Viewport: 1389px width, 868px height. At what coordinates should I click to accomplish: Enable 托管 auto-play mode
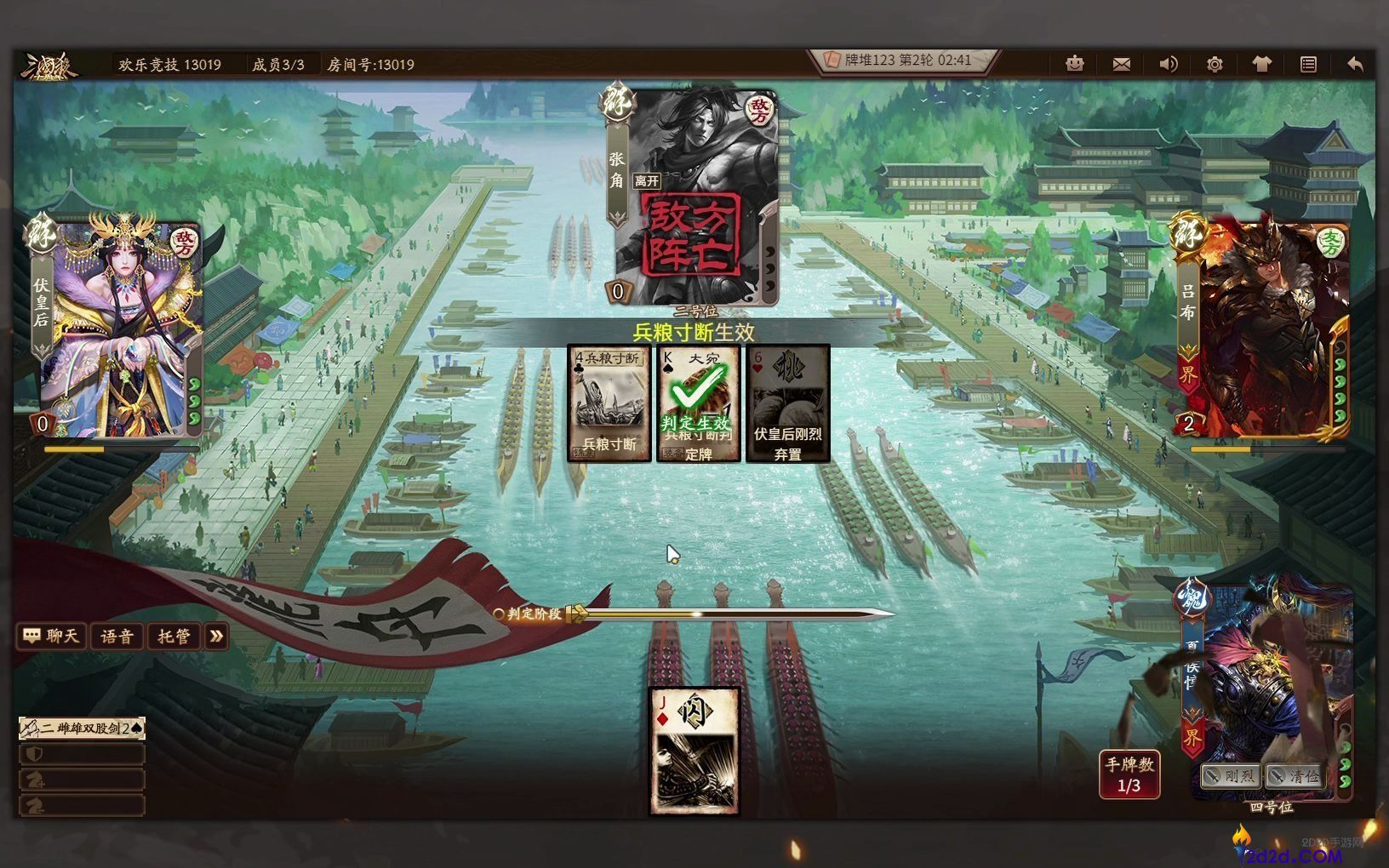(174, 637)
